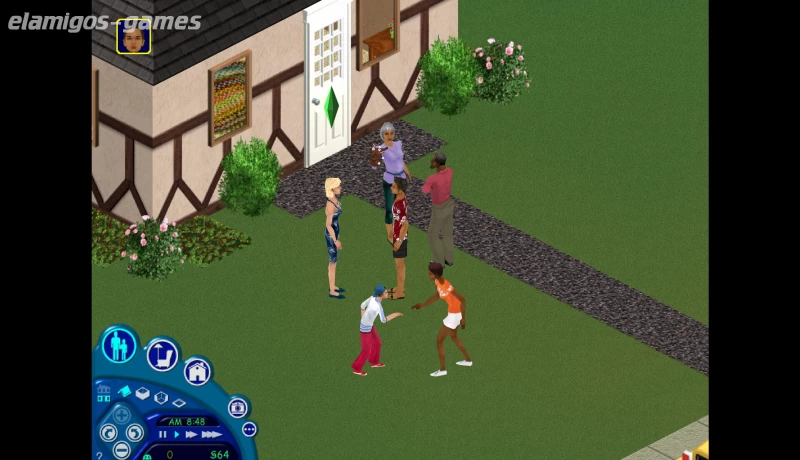
Task: Zoom out with the minus button
Action: pos(121,449)
